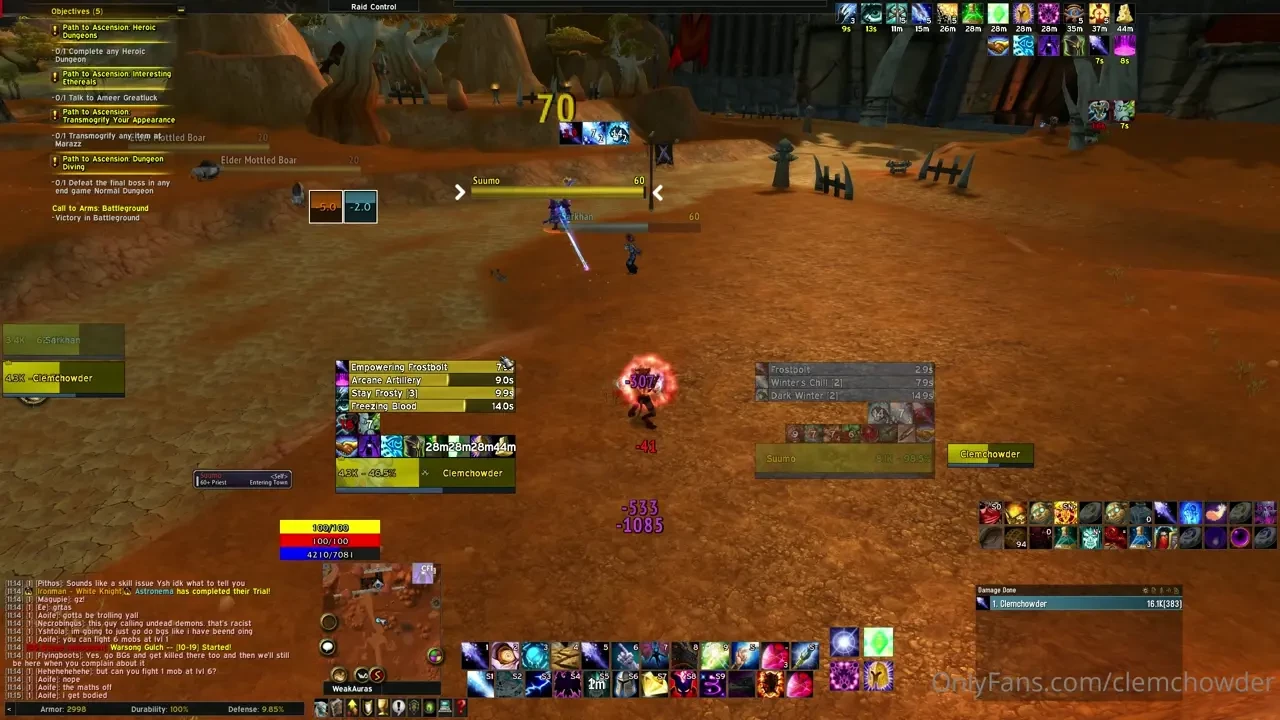This screenshot has width=1280, height=720.
Task: Toggle the round tracking button left of the minimap
Action: (x=329, y=621)
